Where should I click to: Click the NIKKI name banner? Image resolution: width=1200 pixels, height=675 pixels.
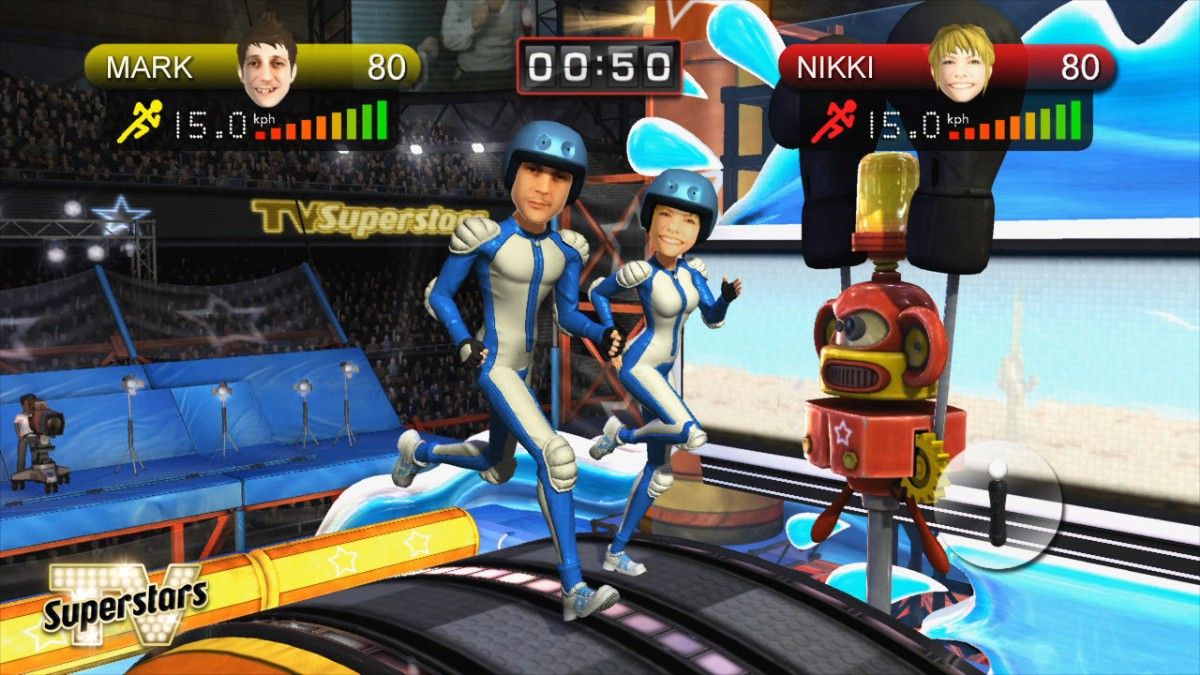(834, 68)
